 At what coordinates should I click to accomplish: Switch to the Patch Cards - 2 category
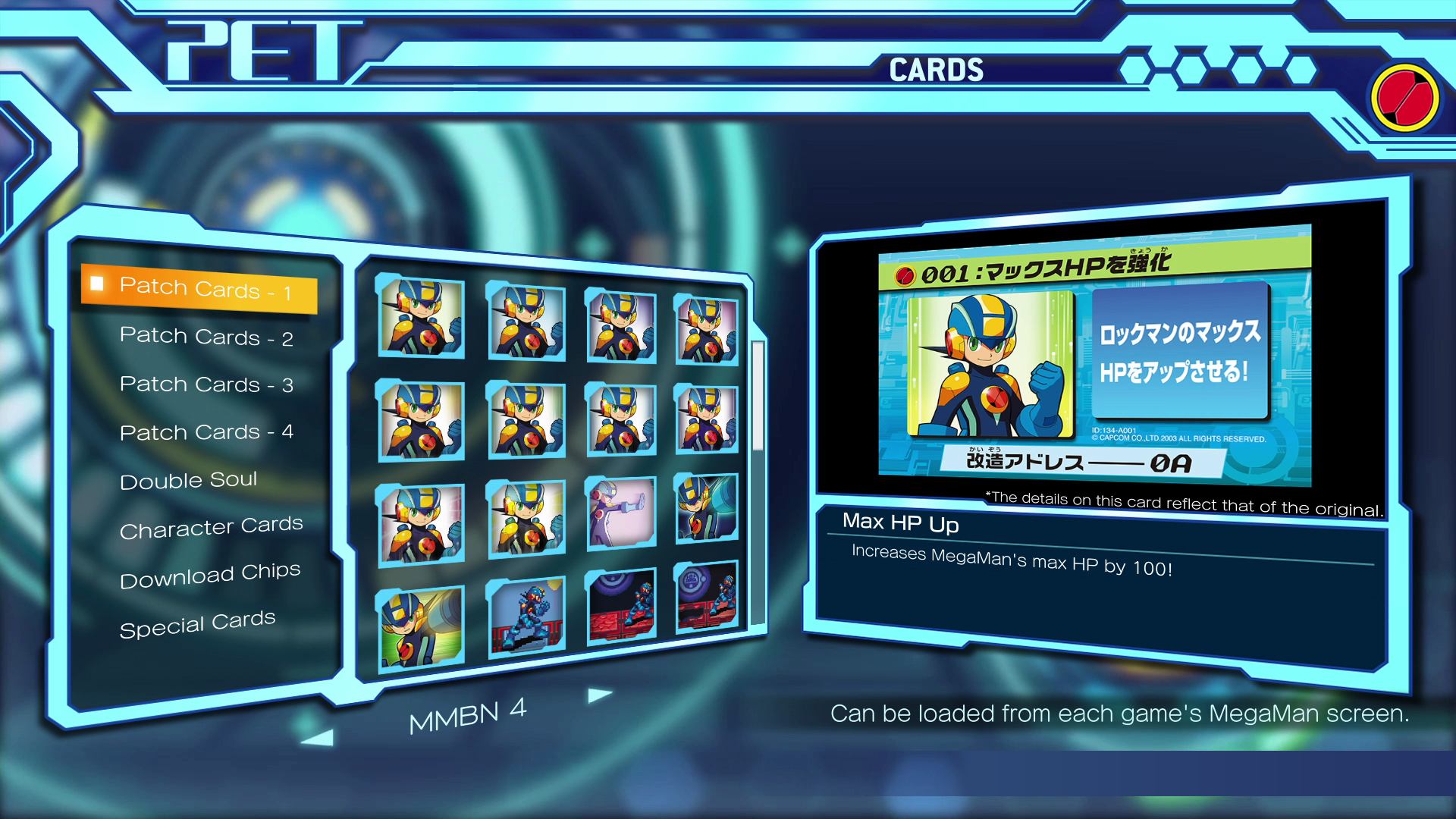coord(206,337)
